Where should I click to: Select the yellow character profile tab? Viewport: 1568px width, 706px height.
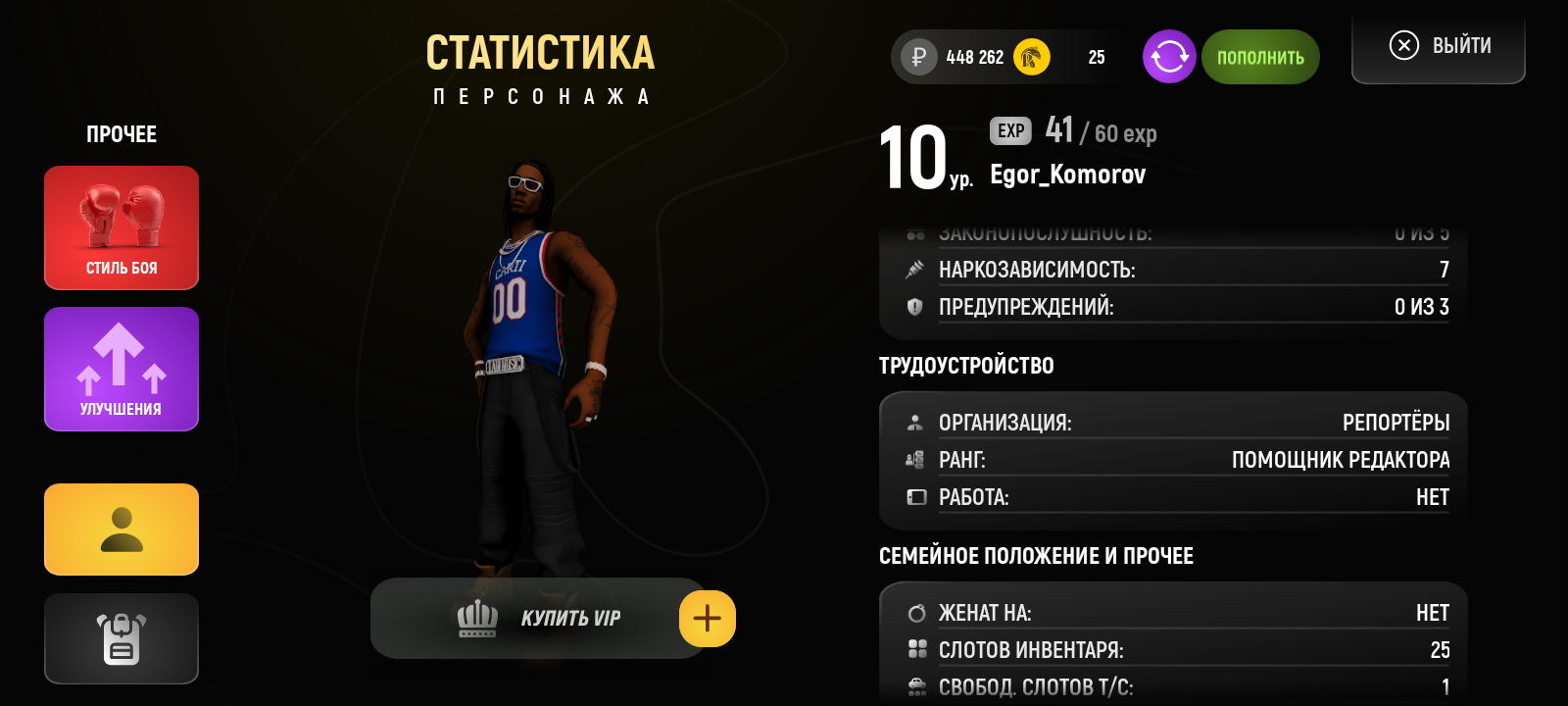pyautogui.click(x=122, y=529)
